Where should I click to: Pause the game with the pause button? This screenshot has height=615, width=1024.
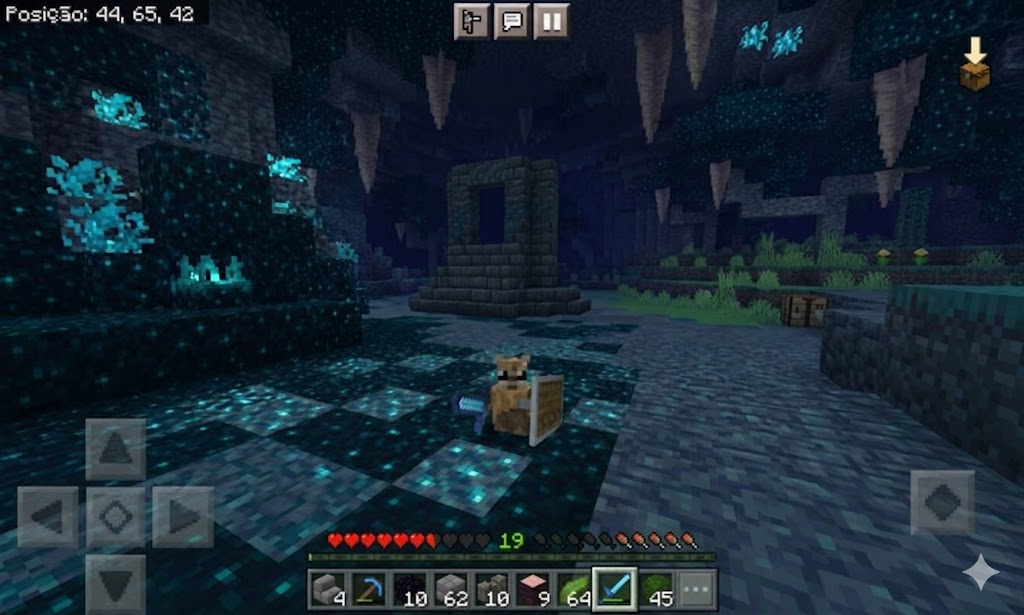551,21
